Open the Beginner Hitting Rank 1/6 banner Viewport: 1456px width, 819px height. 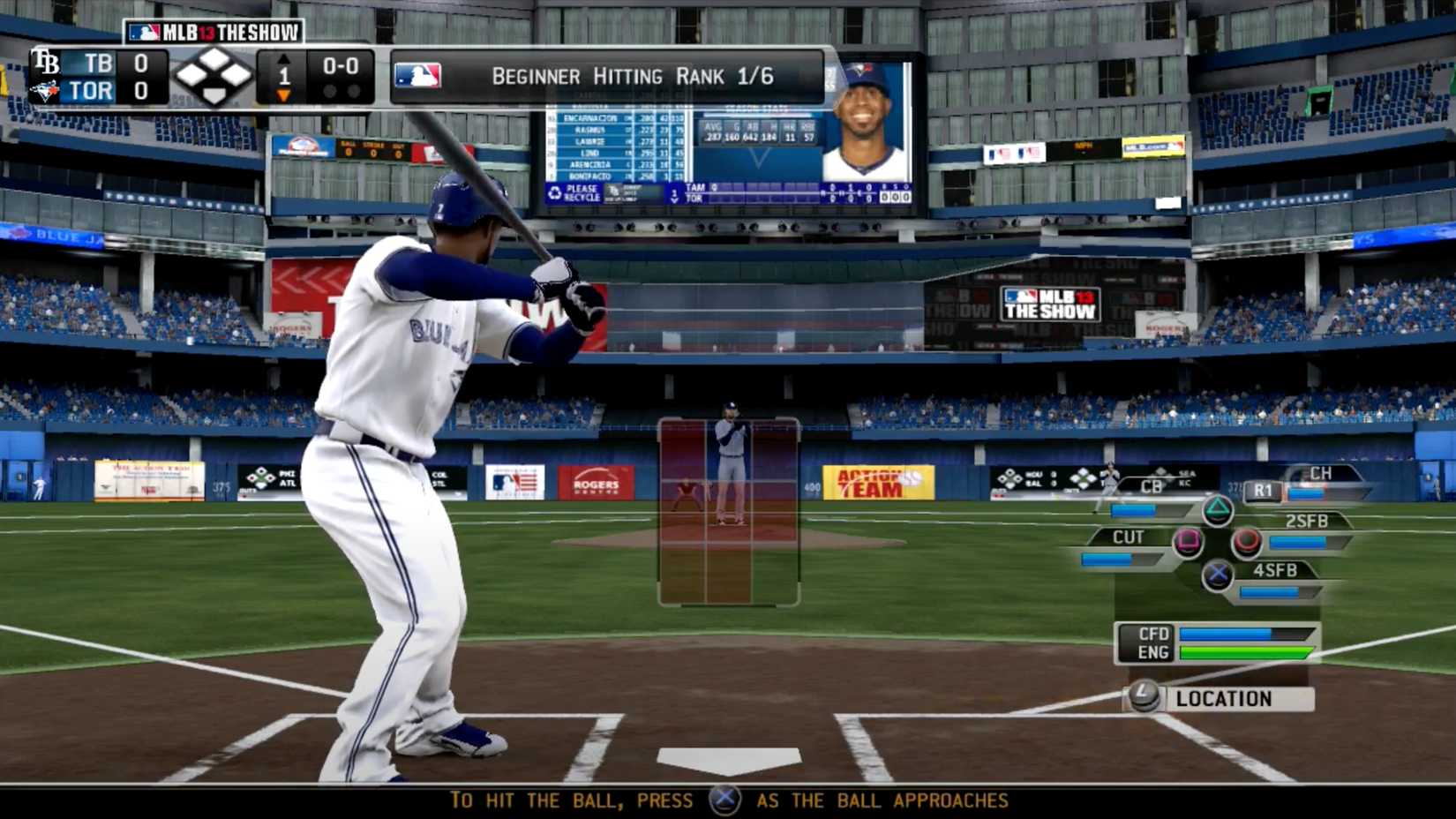pyautogui.click(x=631, y=76)
